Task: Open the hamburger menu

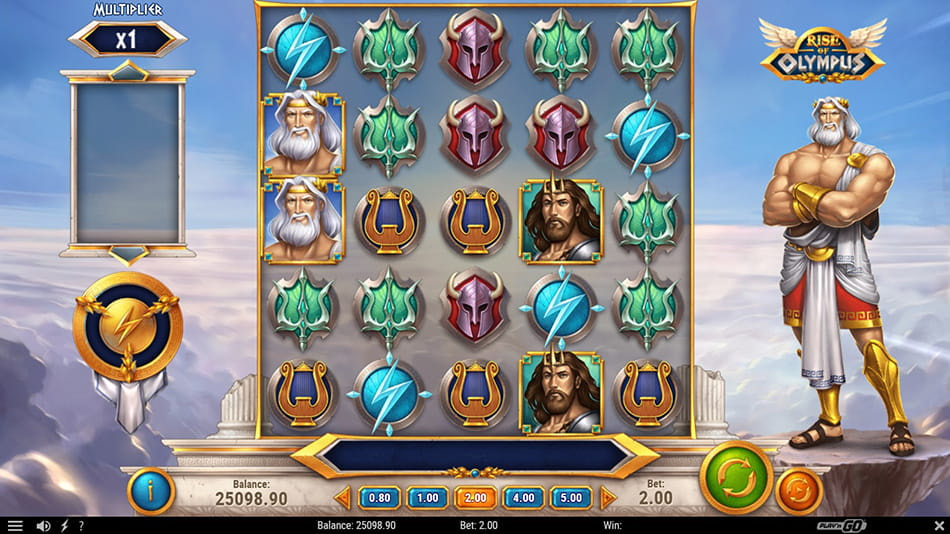Action: coord(15,526)
